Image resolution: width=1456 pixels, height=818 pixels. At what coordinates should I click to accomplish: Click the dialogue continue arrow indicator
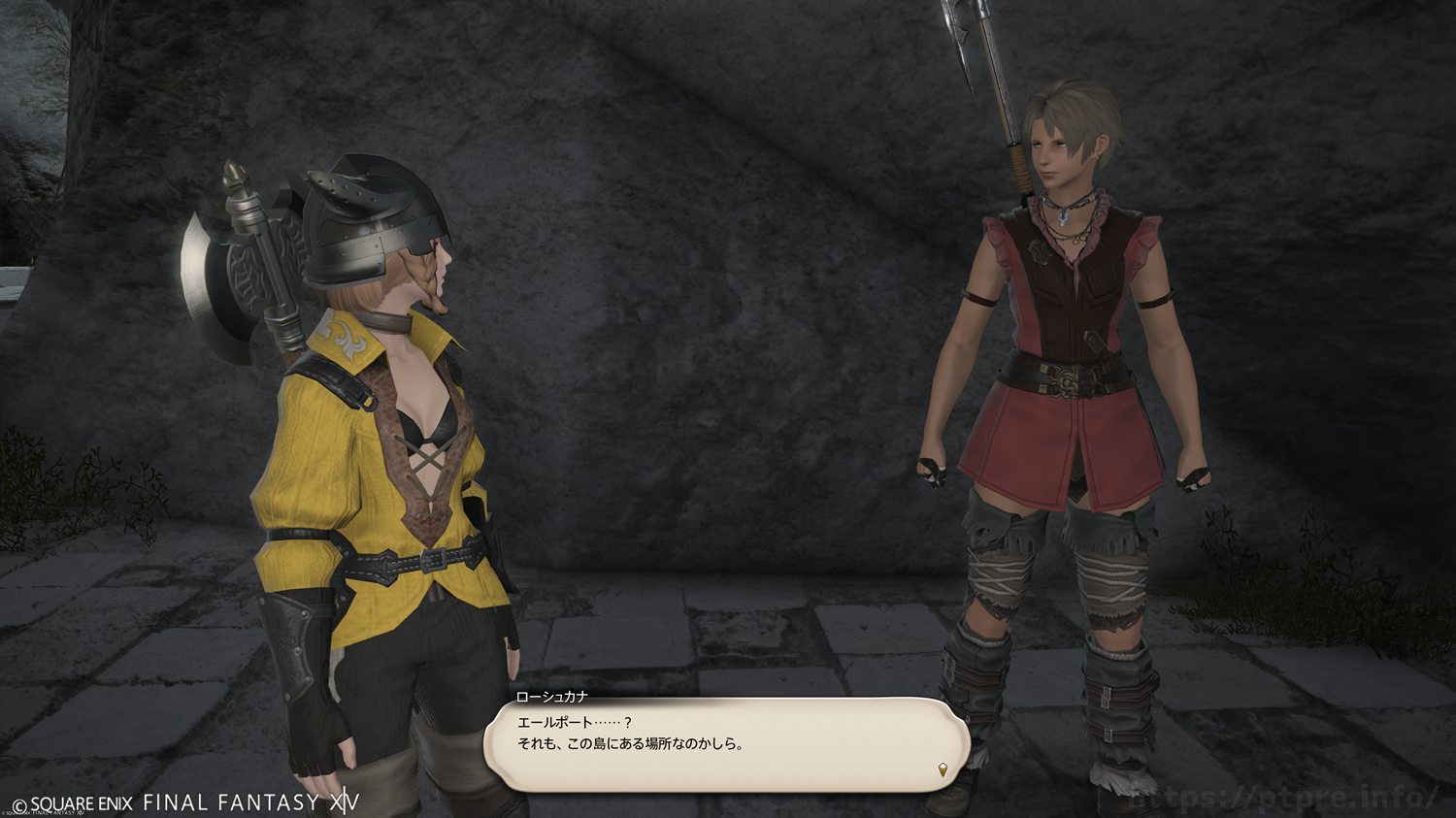[943, 770]
